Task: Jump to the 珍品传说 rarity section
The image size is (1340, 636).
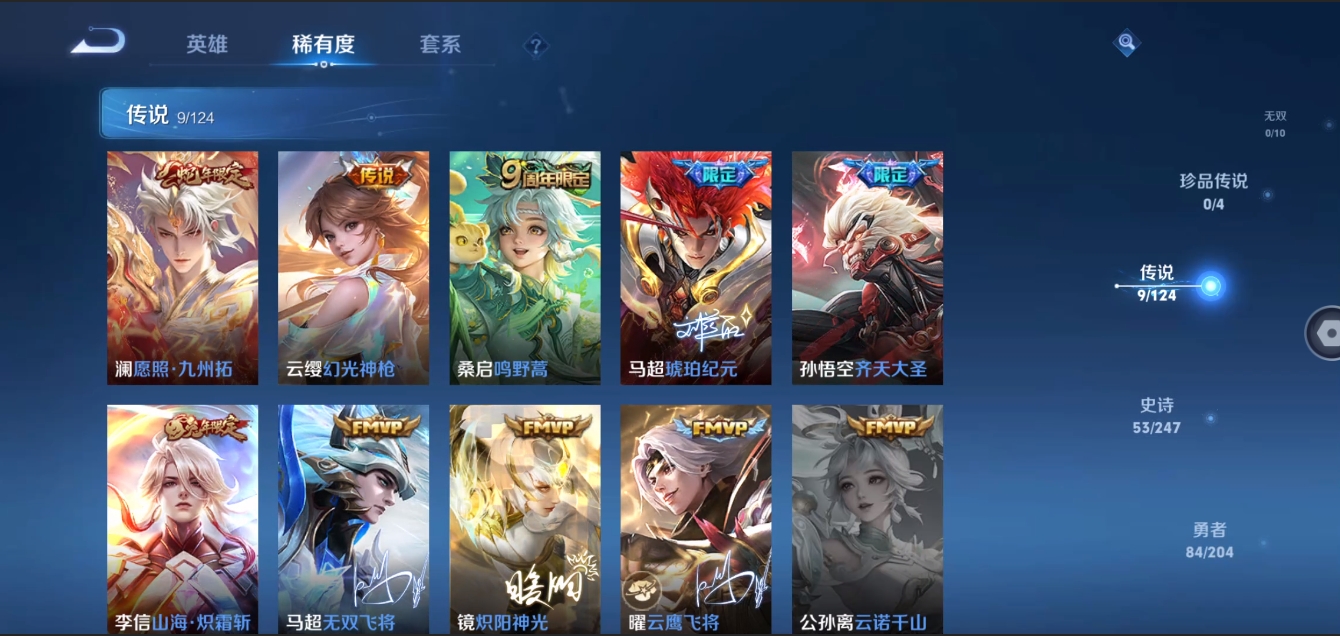Action: pos(1214,190)
